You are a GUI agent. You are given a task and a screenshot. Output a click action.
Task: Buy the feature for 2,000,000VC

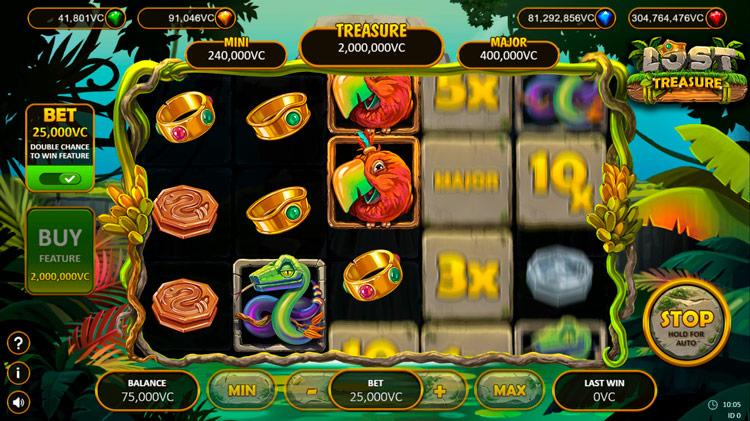click(x=60, y=251)
